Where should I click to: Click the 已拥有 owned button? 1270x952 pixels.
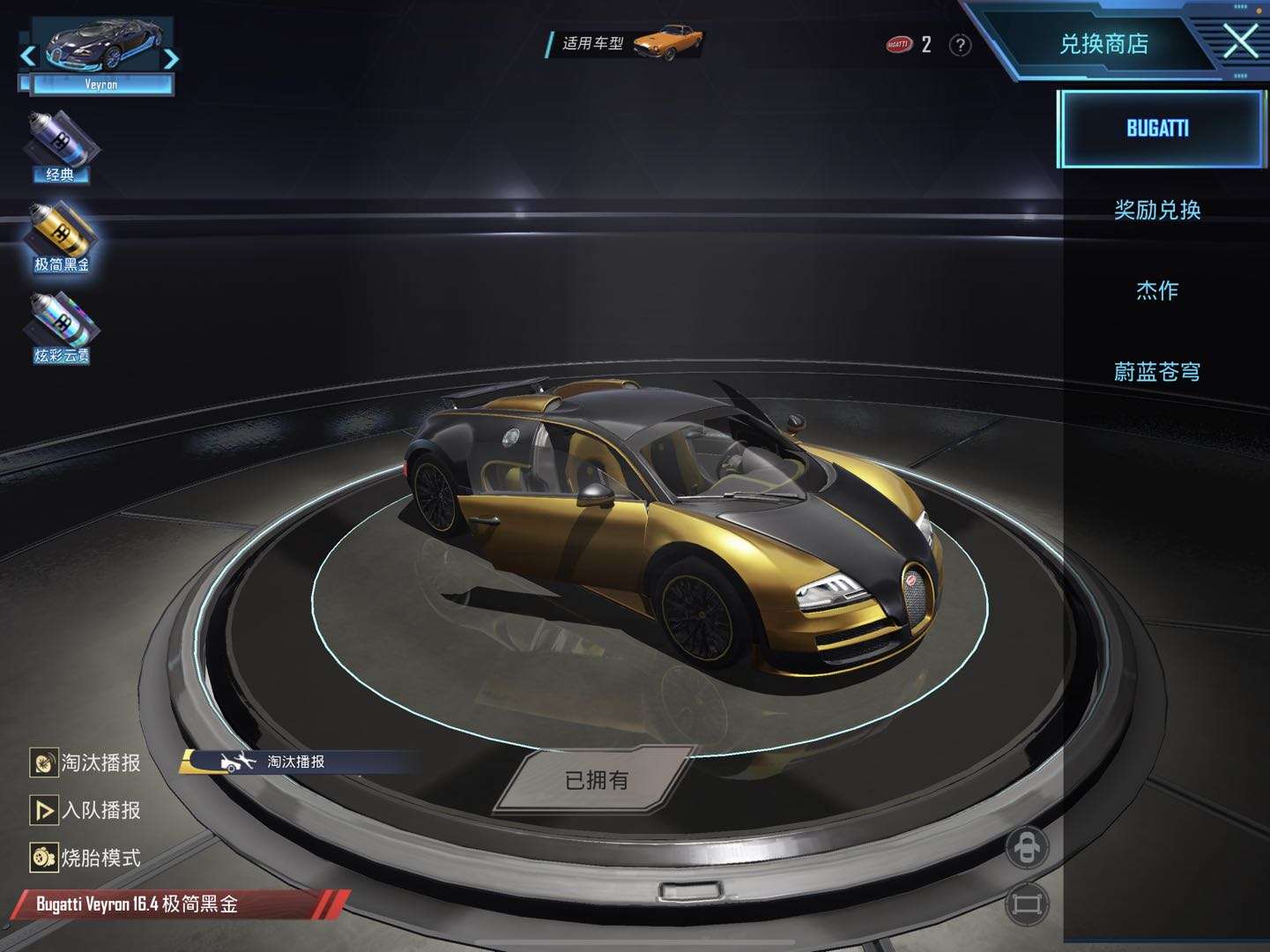click(x=597, y=780)
